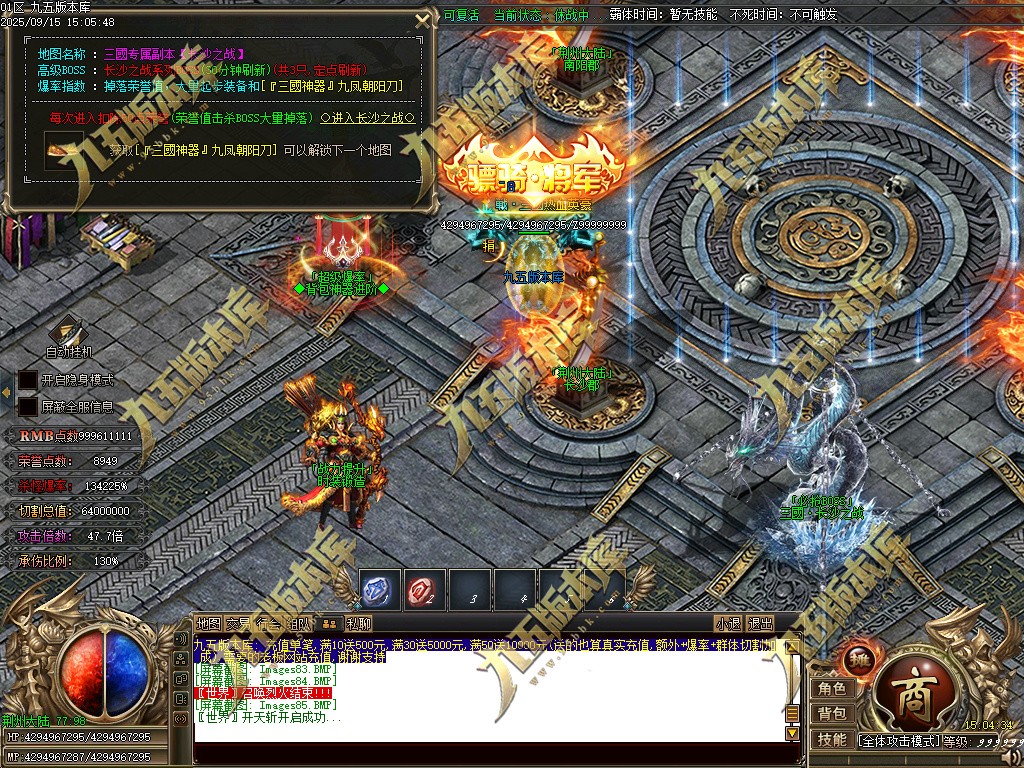Click the chat log scroll-down arrow

[x=792, y=733]
